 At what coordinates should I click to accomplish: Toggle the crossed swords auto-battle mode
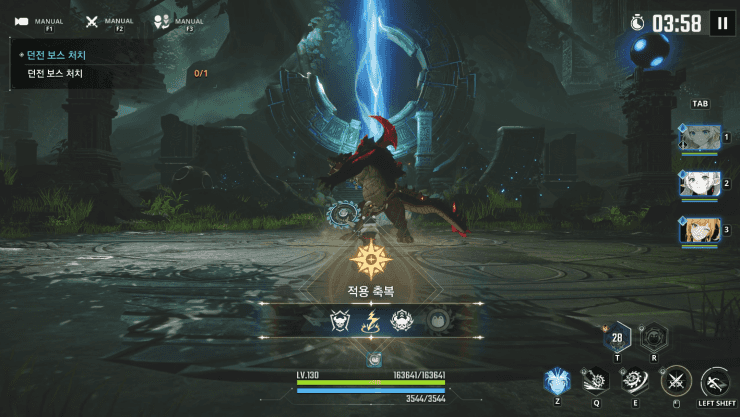click(x=92, y=21)
